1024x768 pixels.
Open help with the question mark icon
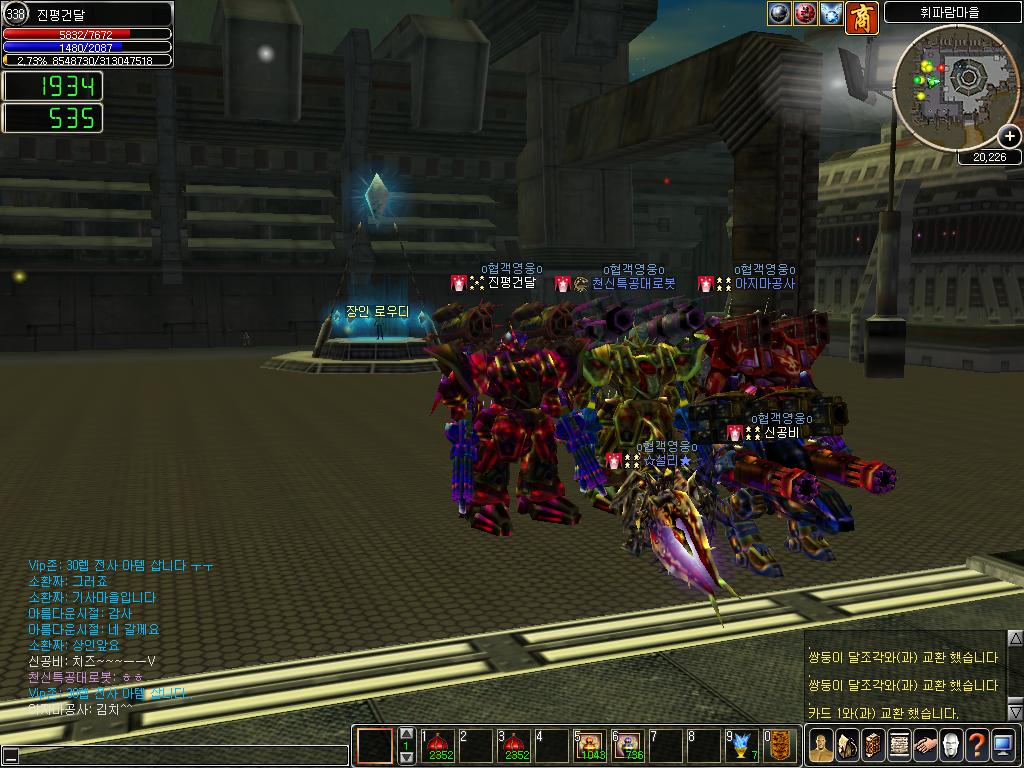976,746
